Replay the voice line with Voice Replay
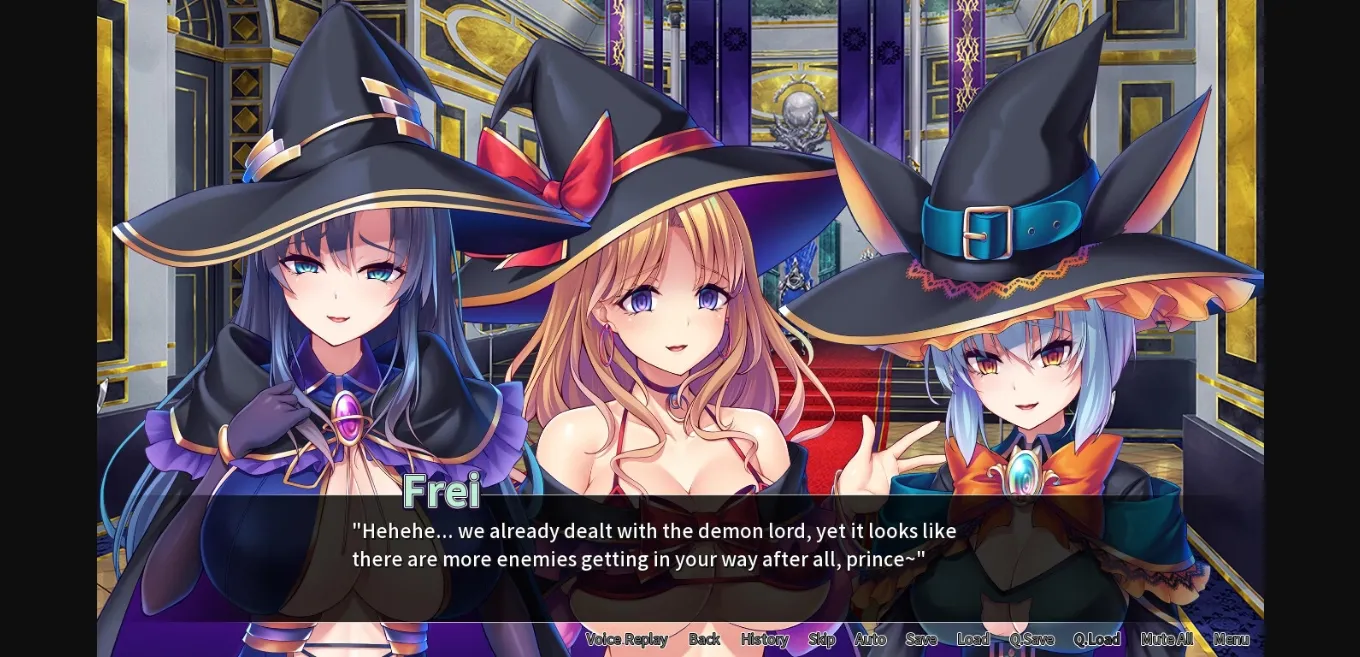The height and width of the screenshot is (657, 1360). pyautogui.click(x=626, y=639)
